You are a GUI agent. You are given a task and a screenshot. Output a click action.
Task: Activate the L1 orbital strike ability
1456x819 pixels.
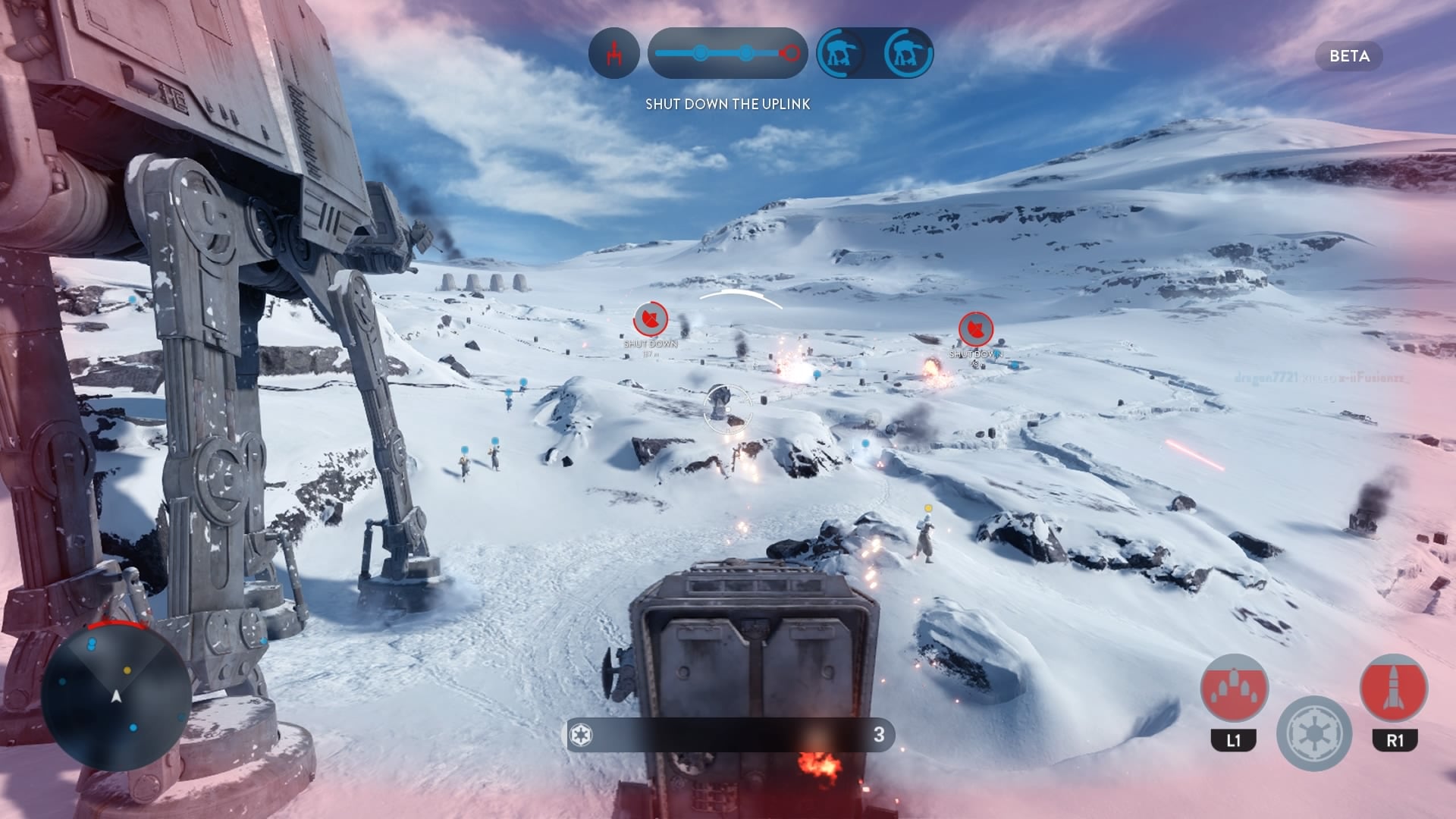pyautogui.click(x=1234, y=689)
